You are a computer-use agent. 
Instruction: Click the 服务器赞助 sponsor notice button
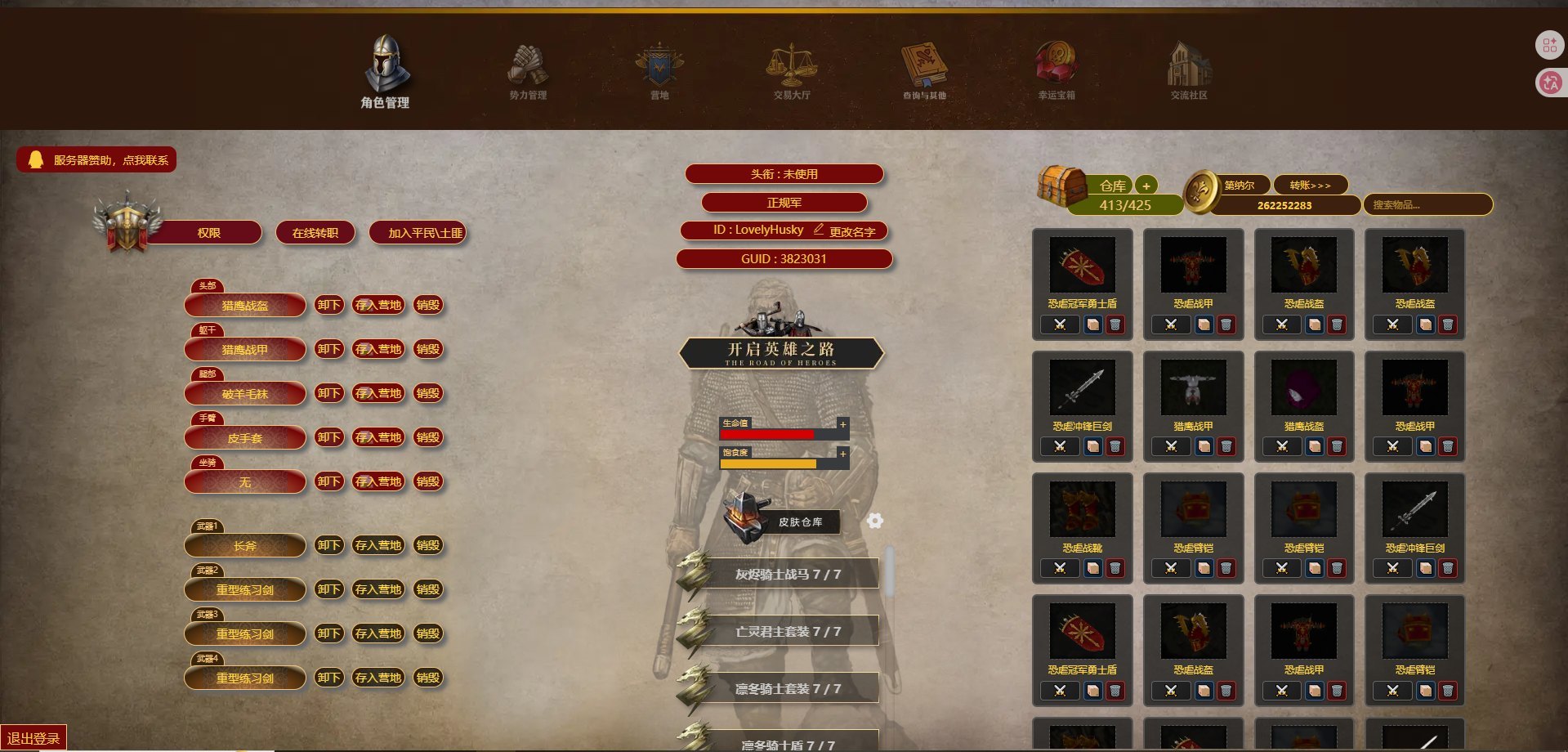click(x=97, y=160)
